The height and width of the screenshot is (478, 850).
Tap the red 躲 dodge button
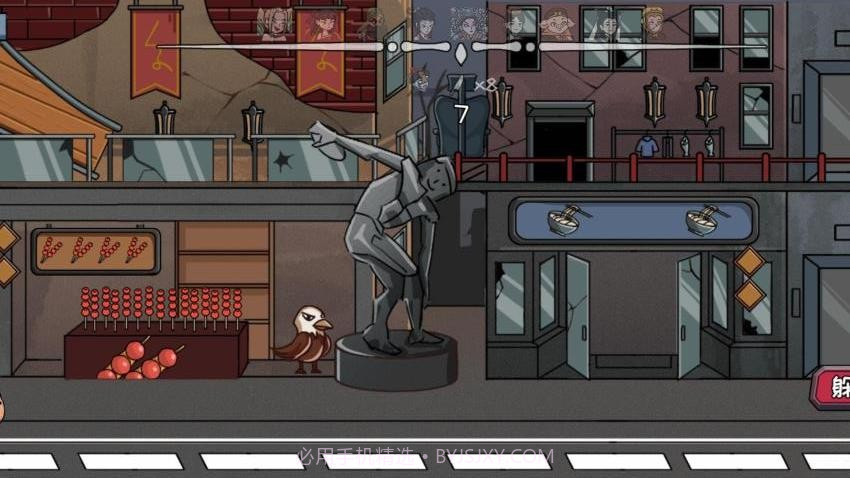tap(834, 388)
